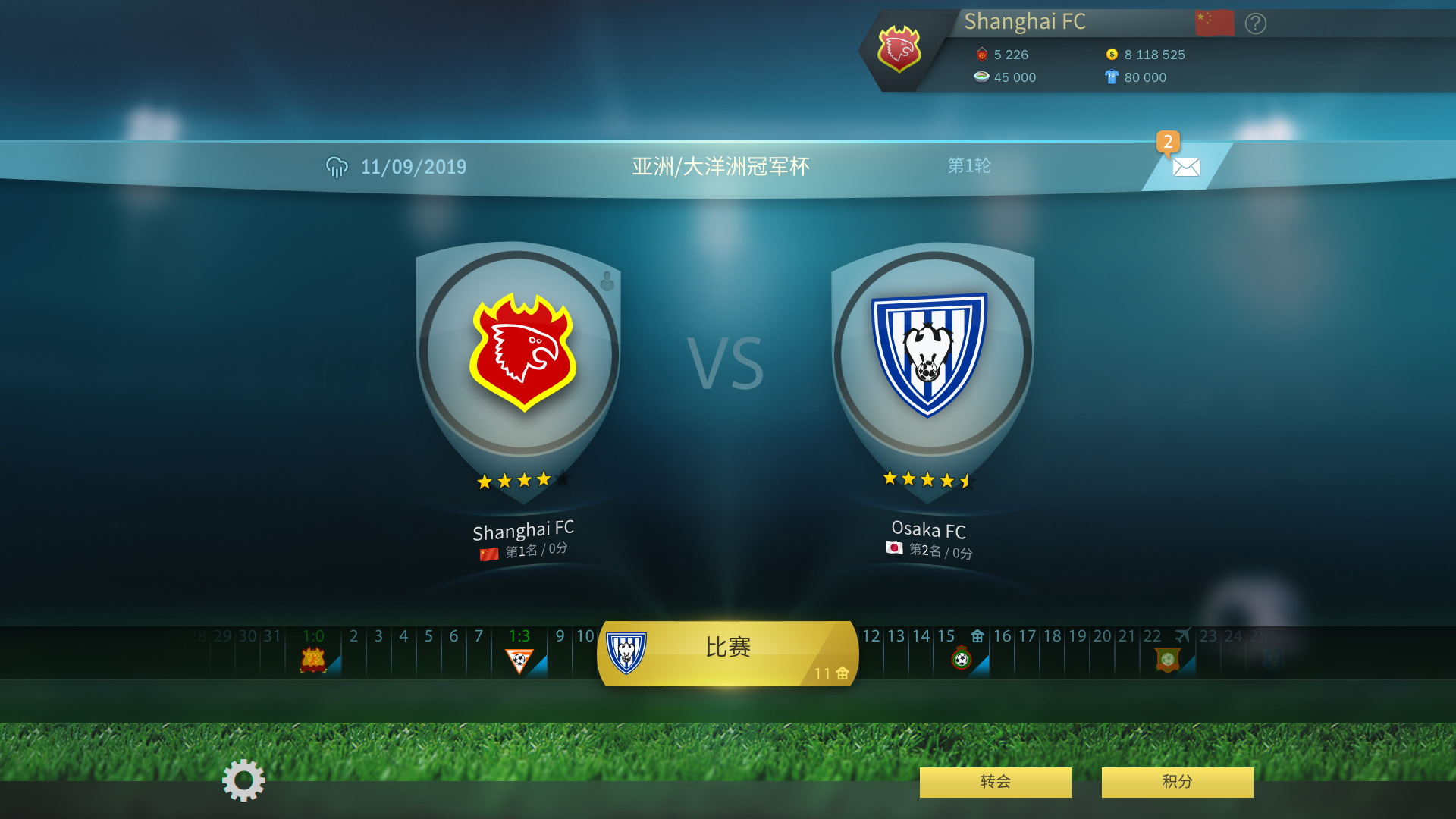Click the help question mark icon
Image resolution: width=1456 pixels, height=819 pixels.
pos(1255,24)
